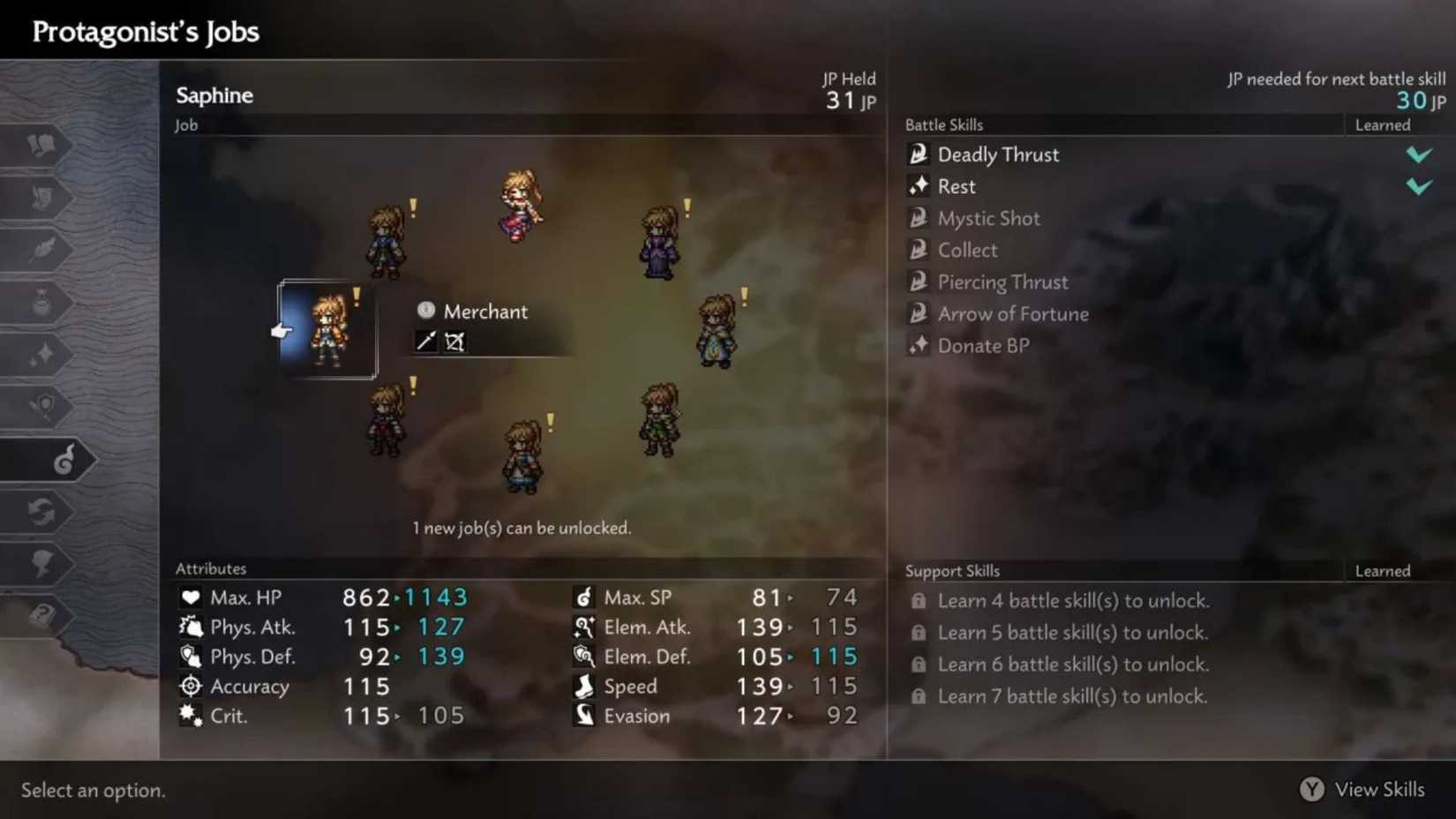Image resolution: width=1456 pixels, height=819 pixels.
Task: Click the Max. HP heart icon
Action: [x=191, y=597]
